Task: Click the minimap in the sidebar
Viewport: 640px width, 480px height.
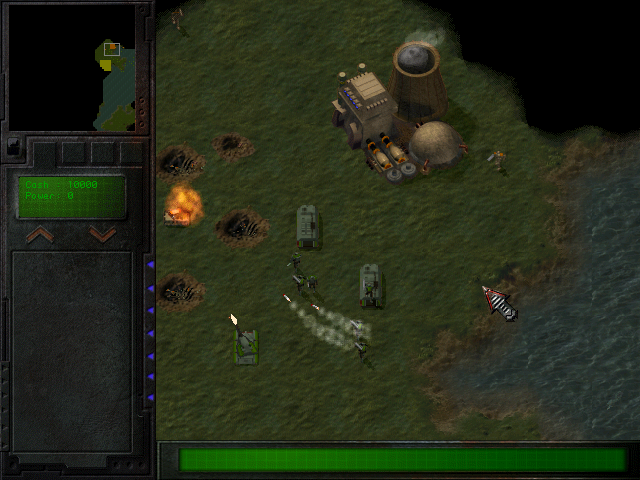Action: [71, 67]
